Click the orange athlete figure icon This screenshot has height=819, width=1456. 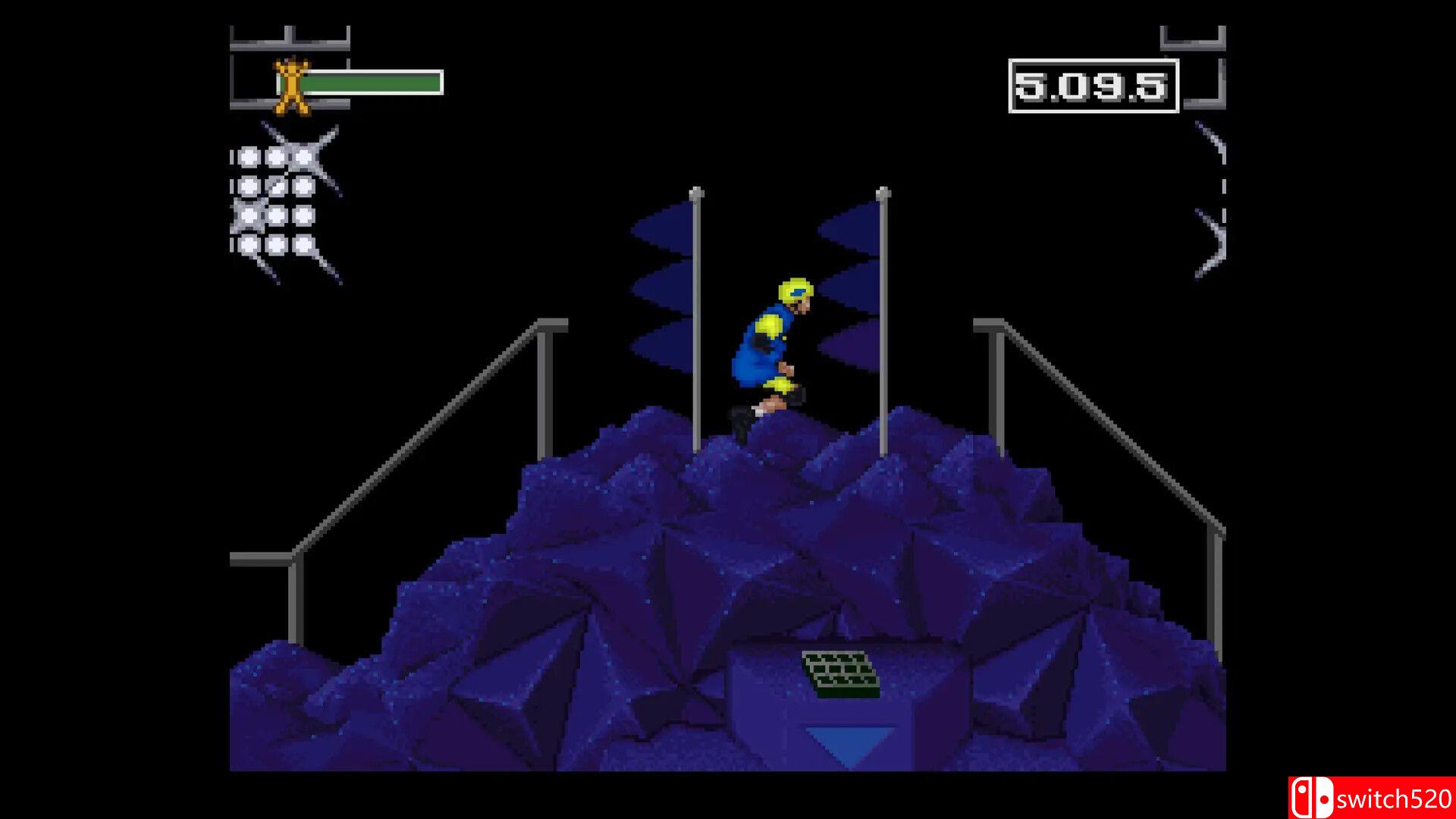tap(290, 86)
